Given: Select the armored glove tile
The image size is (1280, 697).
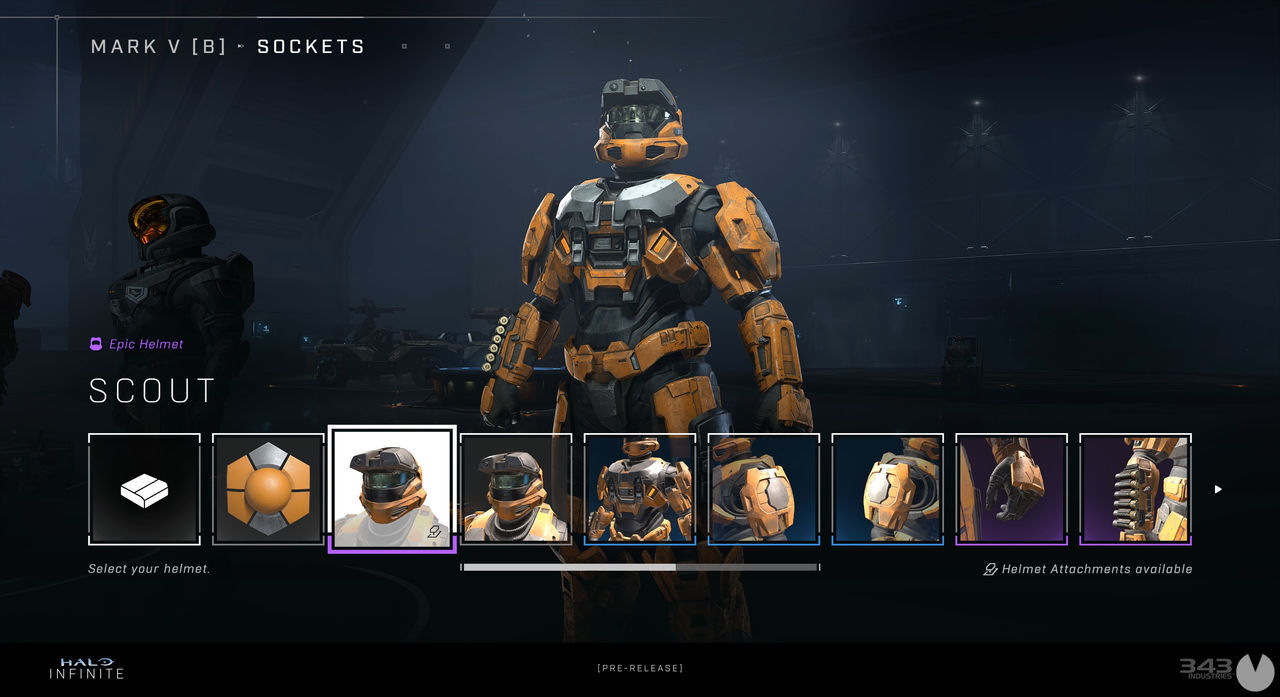Looking at the screenshot, I should click(1012, 489).
